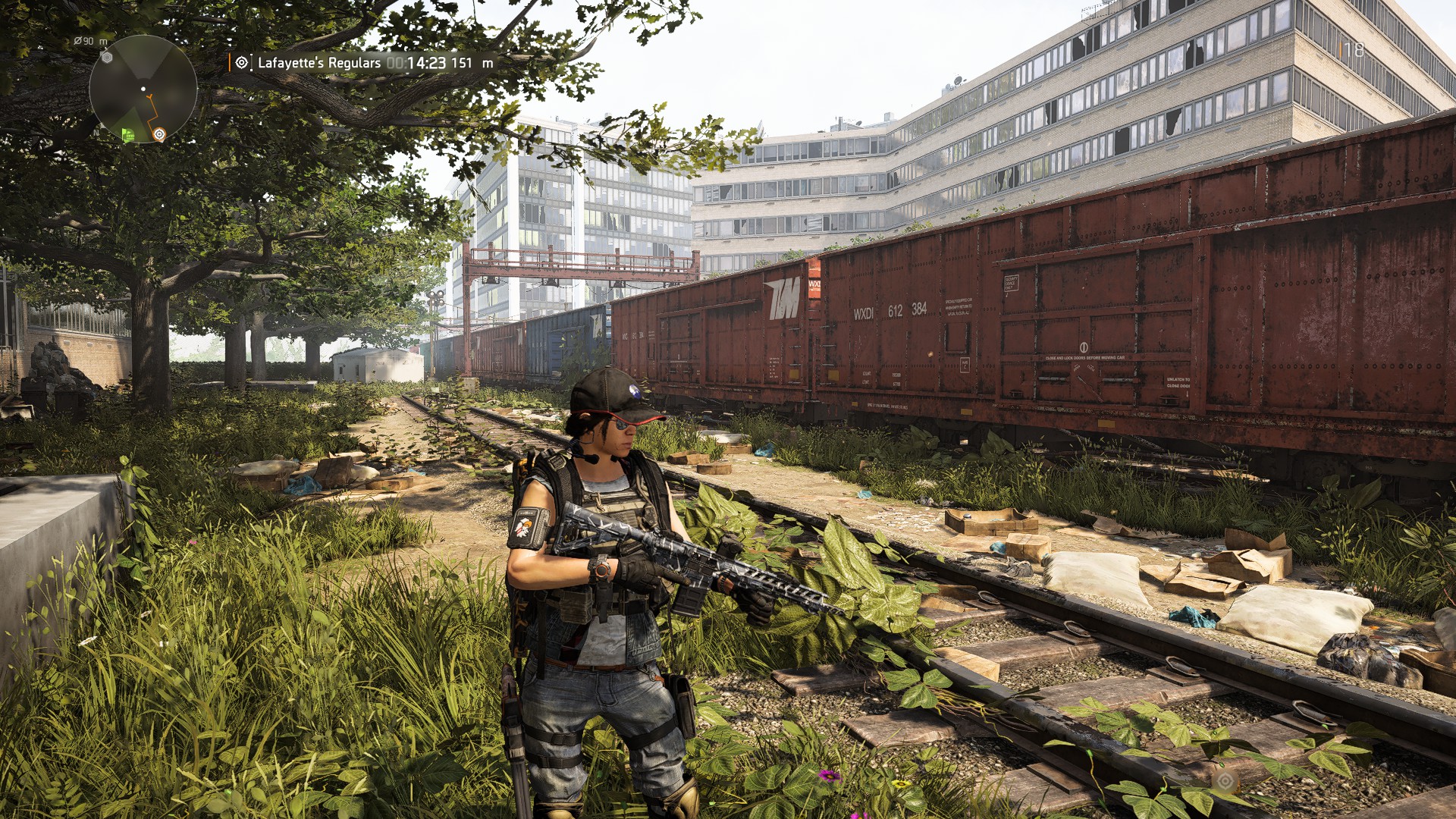Click the green safe house flag on the minimap

click(128, 134)
